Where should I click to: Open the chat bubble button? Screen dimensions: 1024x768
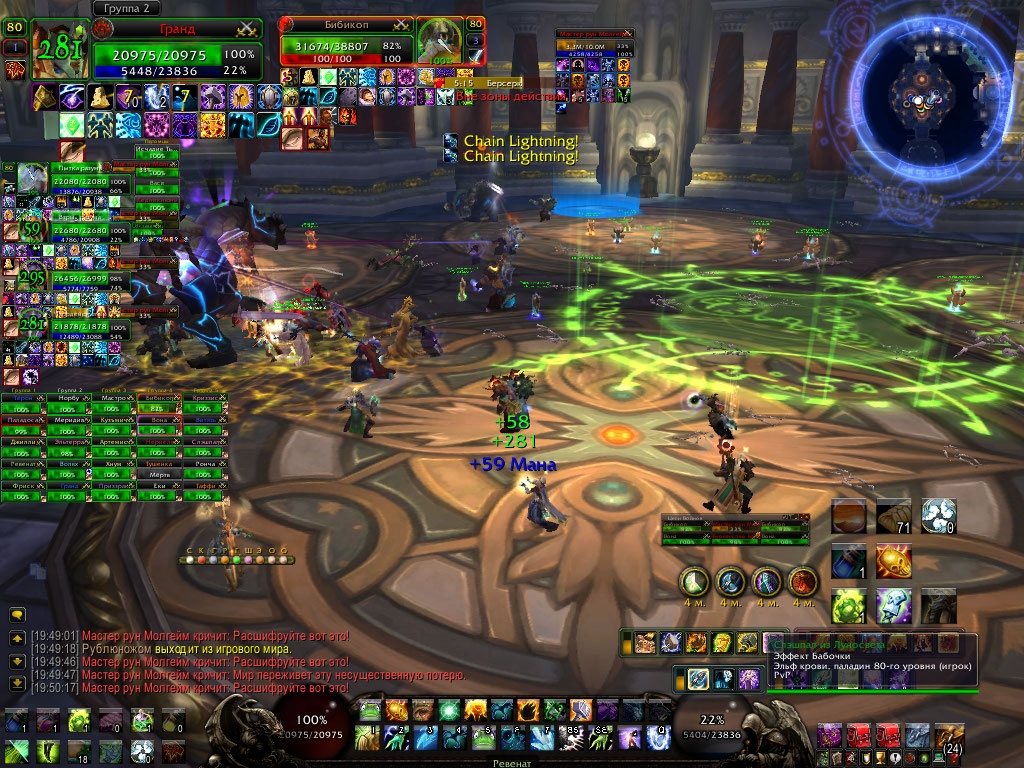point(17,615)
